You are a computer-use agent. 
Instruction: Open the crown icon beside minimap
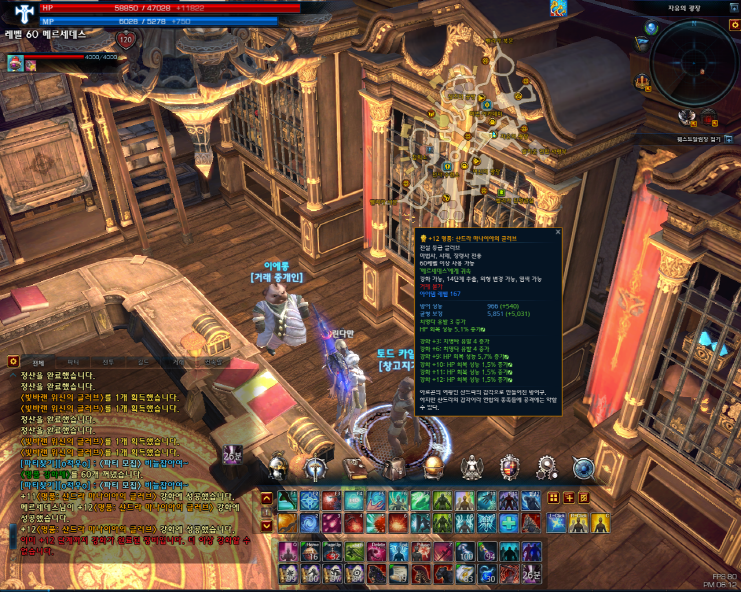640,80
